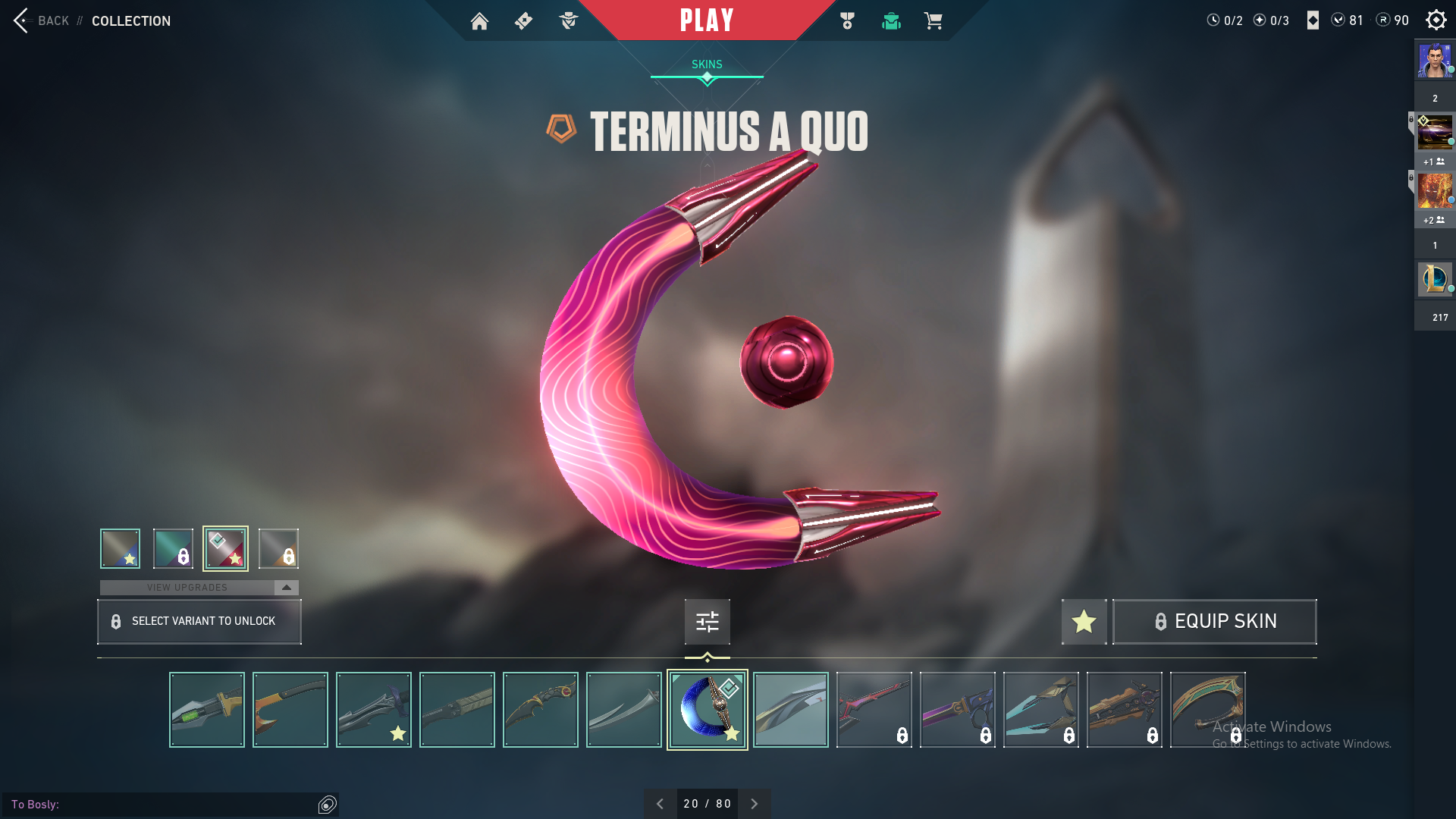Viewport: 1456px width, 819px height.
Task: Open the filter sliders button
Action: pyautogui.click(x=707, y=622)
